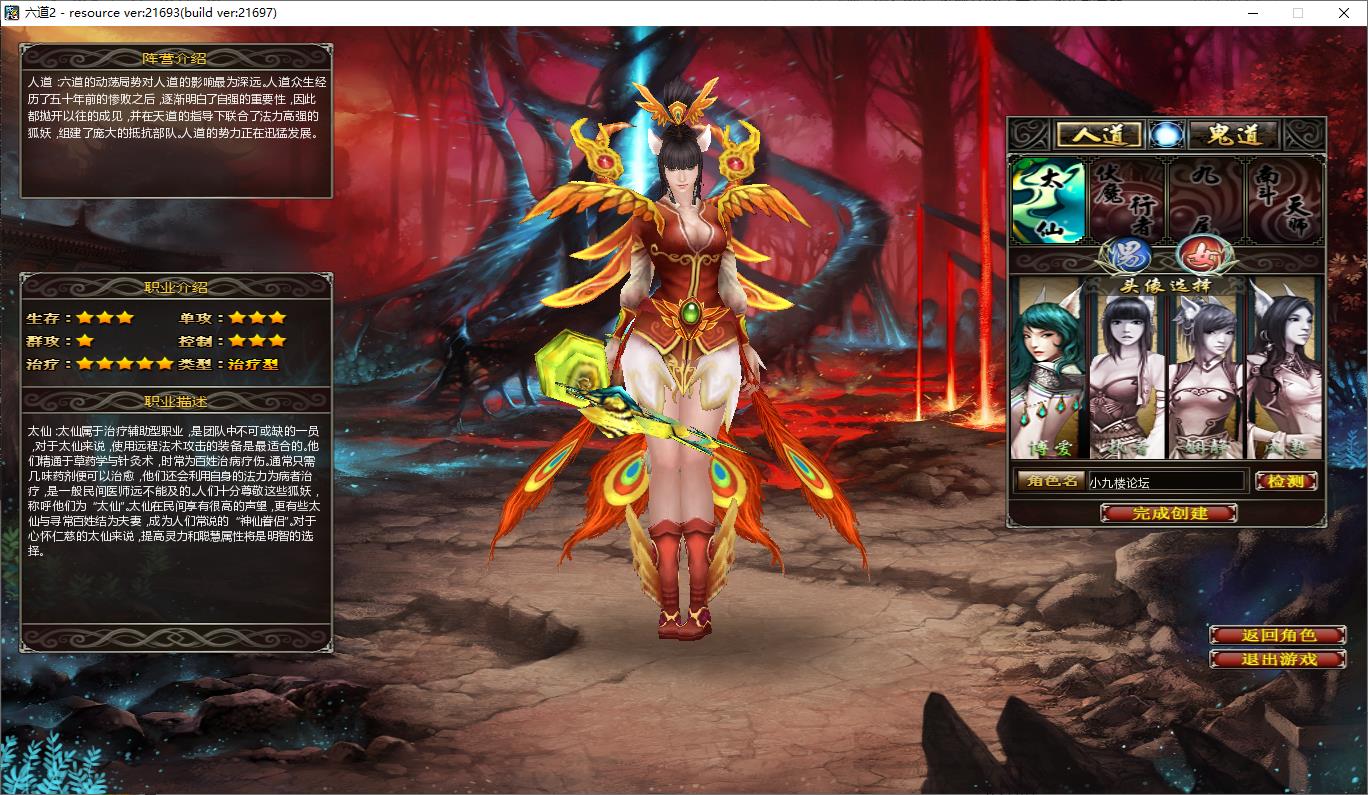Choose the 南斗天师 class tile
This screenshot has width=1368, height=795.
pos(1284,201)
